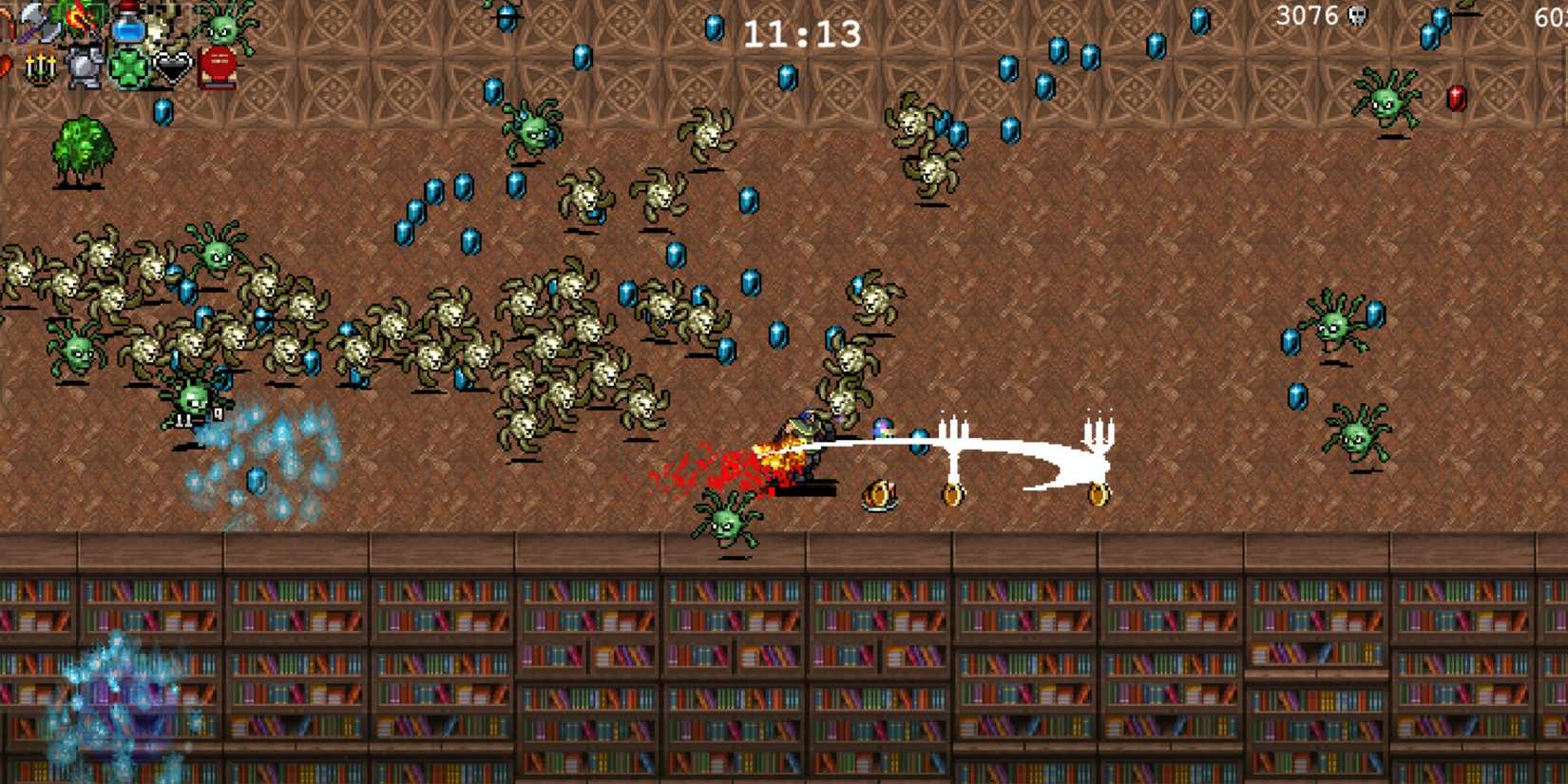Screen dimensions: 1568x784
Task: Click the skull icon beside the kill counter
Action: click(1357, 16)
